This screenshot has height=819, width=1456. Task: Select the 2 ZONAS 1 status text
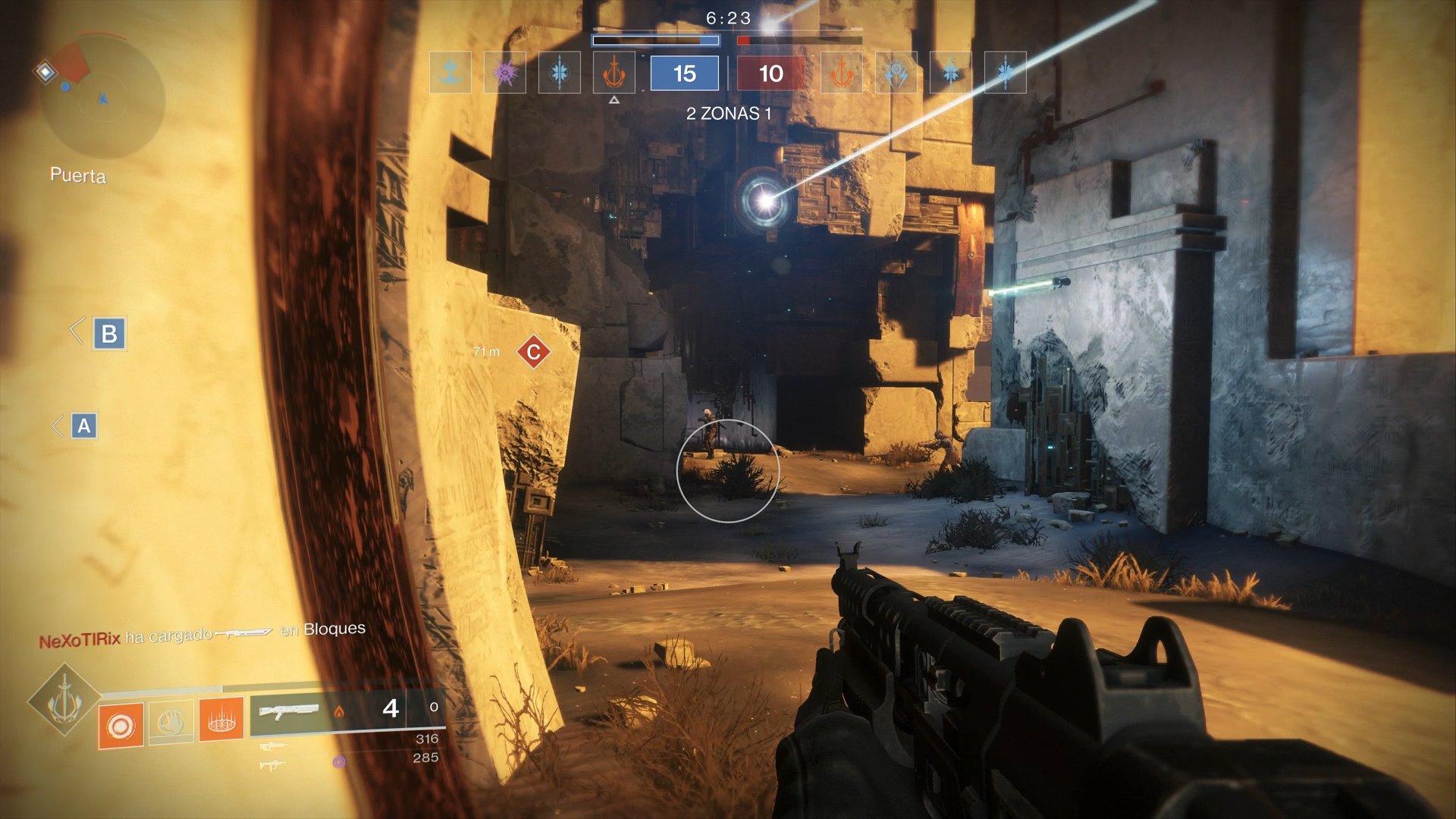point(727,112)
